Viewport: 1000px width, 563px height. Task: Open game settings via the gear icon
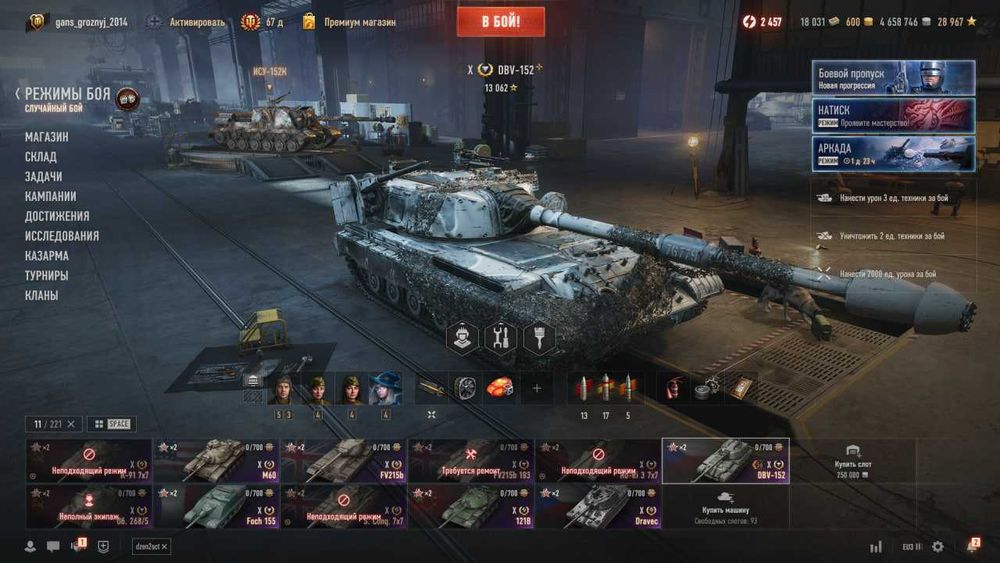(938, 546)
